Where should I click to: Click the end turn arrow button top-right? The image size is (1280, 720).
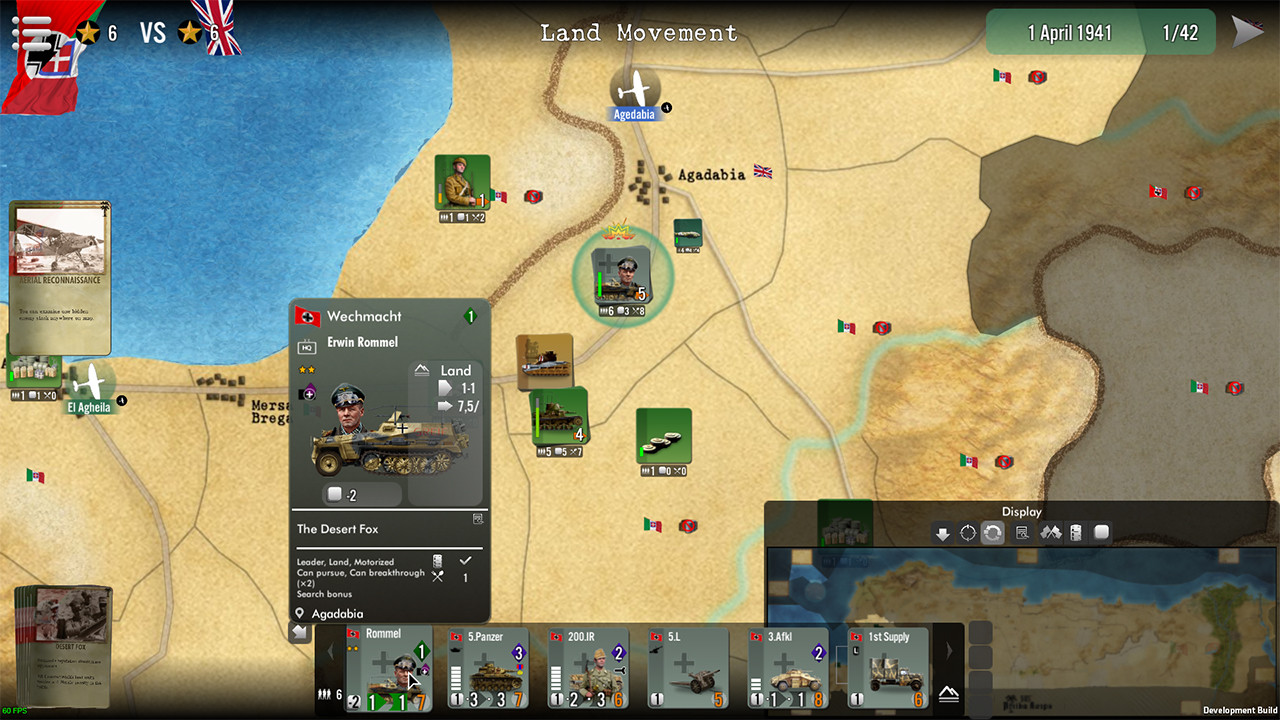coord(1248,31)
